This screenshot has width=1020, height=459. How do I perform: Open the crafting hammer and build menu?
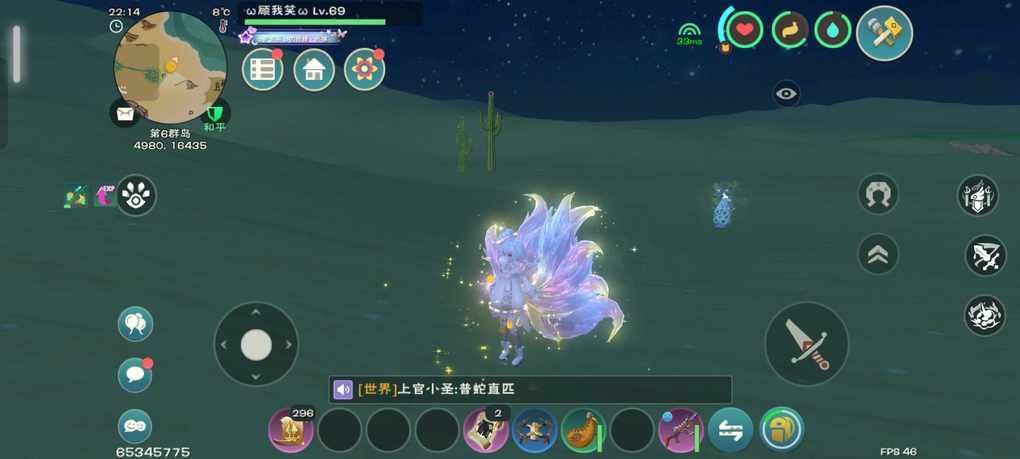(x=884, y=33)
